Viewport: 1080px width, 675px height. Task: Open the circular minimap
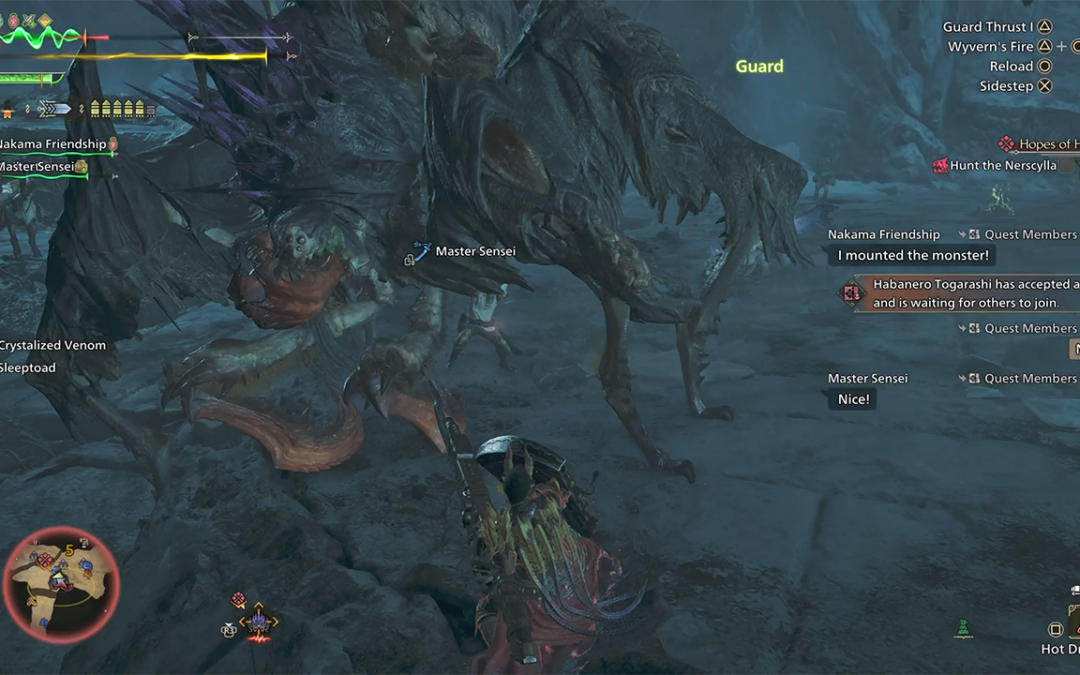click(x=61, y=584)
